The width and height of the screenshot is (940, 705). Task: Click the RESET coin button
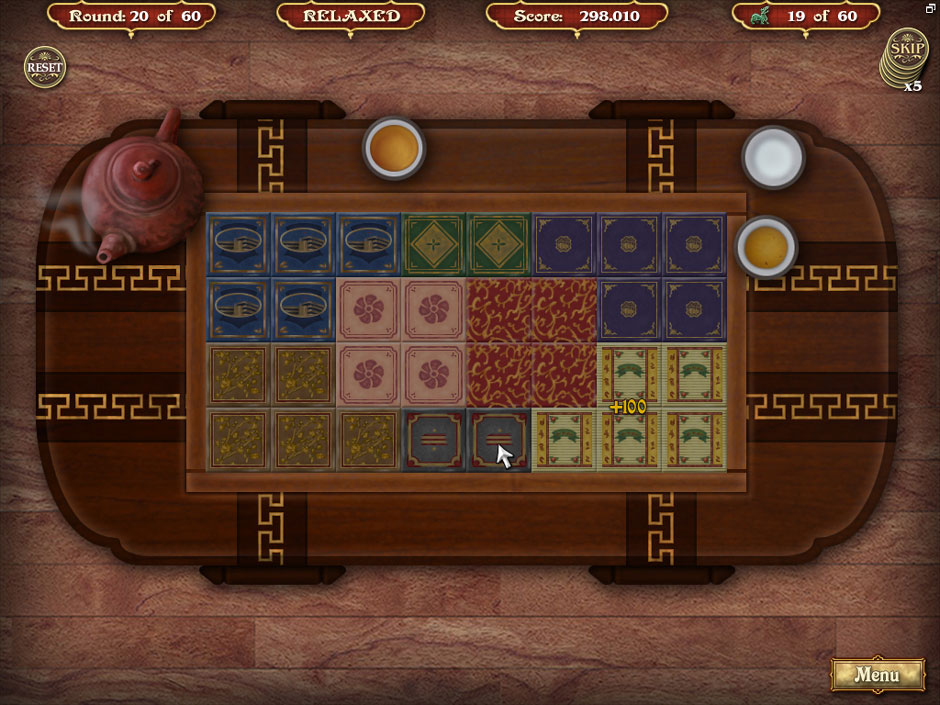[x=44, y=68]
